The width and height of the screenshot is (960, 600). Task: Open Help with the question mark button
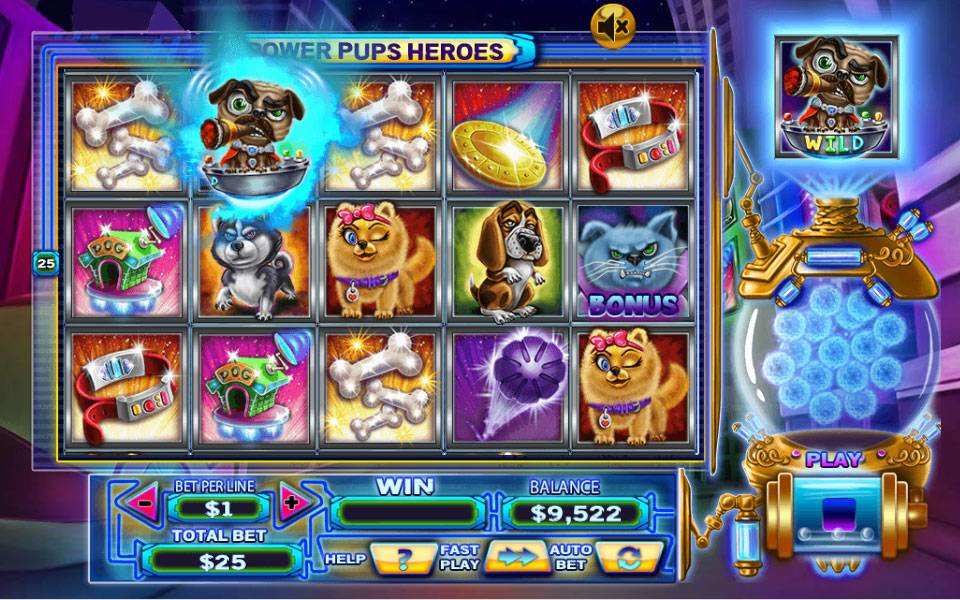click(402, 557)
